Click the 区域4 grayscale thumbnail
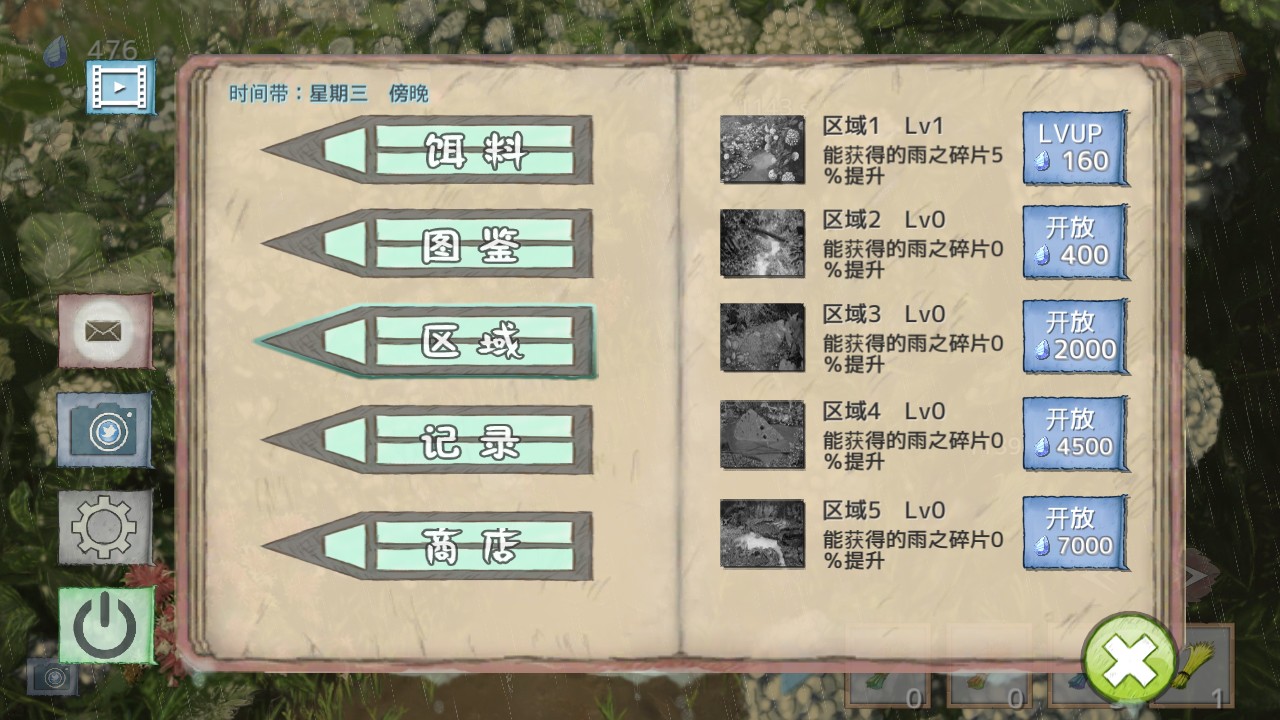This screenshot has width=1280, height=720. [762, 435]
